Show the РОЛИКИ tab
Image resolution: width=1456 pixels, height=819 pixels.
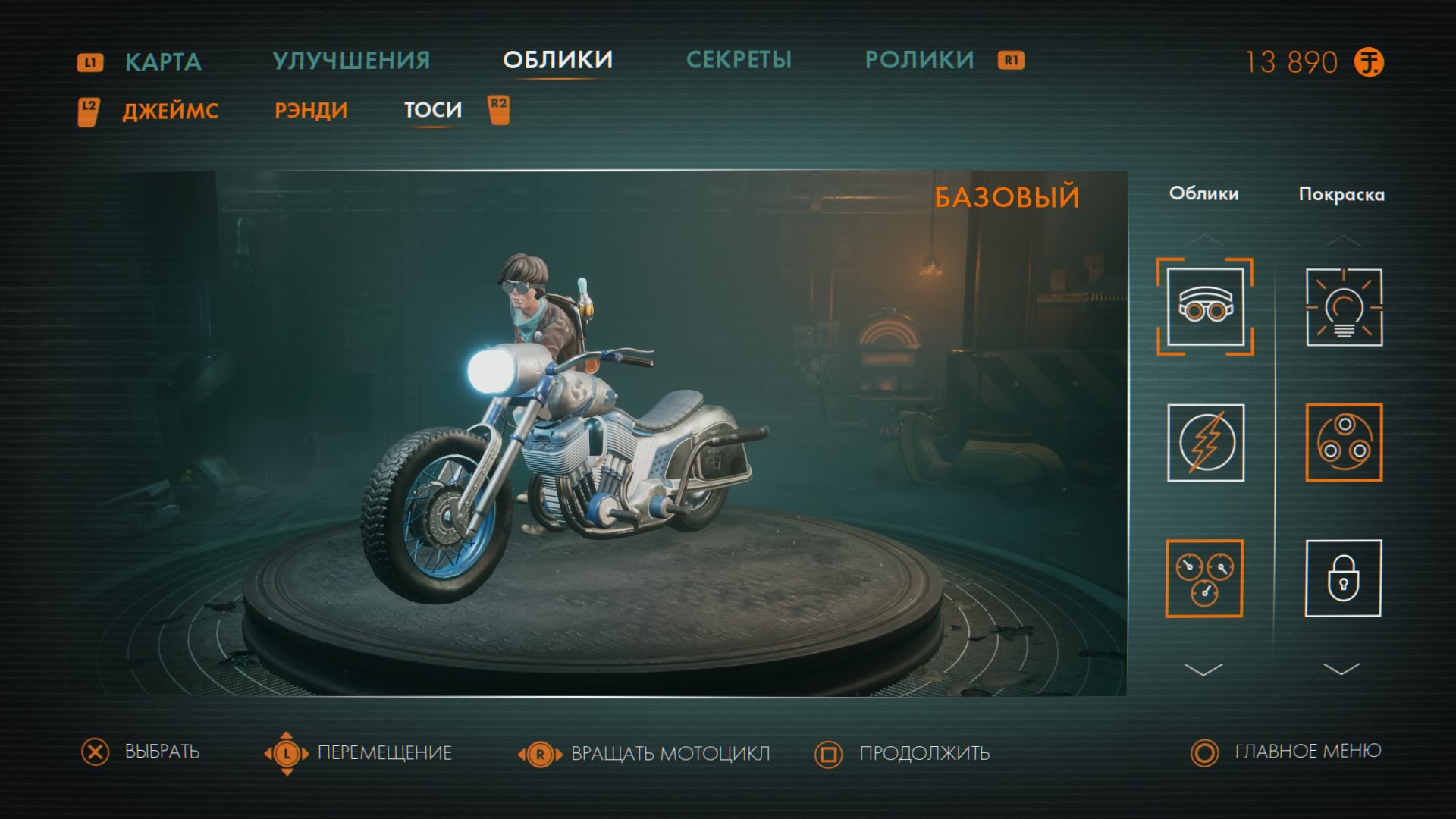[919, 61]
